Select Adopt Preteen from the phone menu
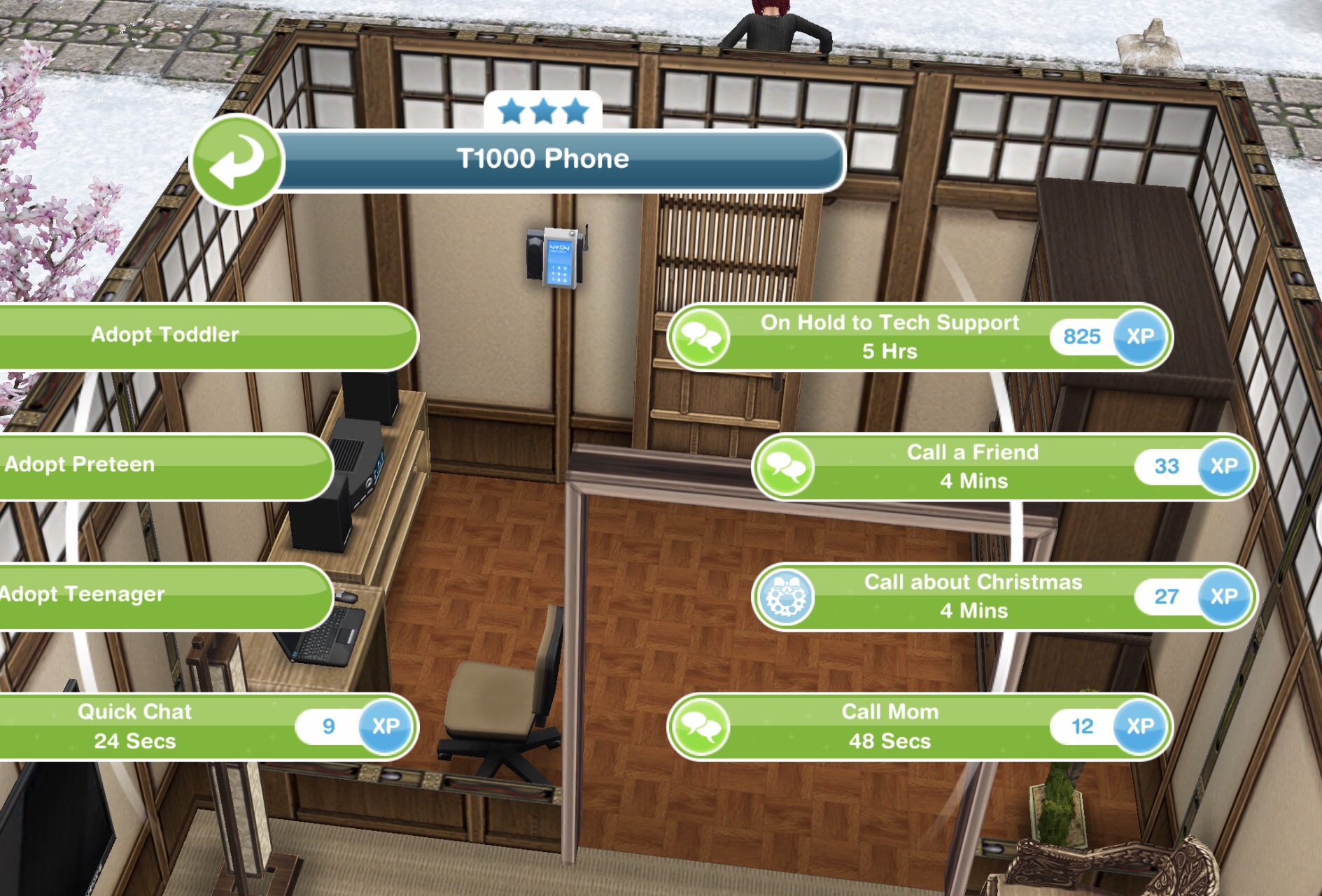 [x=140, y=465]
